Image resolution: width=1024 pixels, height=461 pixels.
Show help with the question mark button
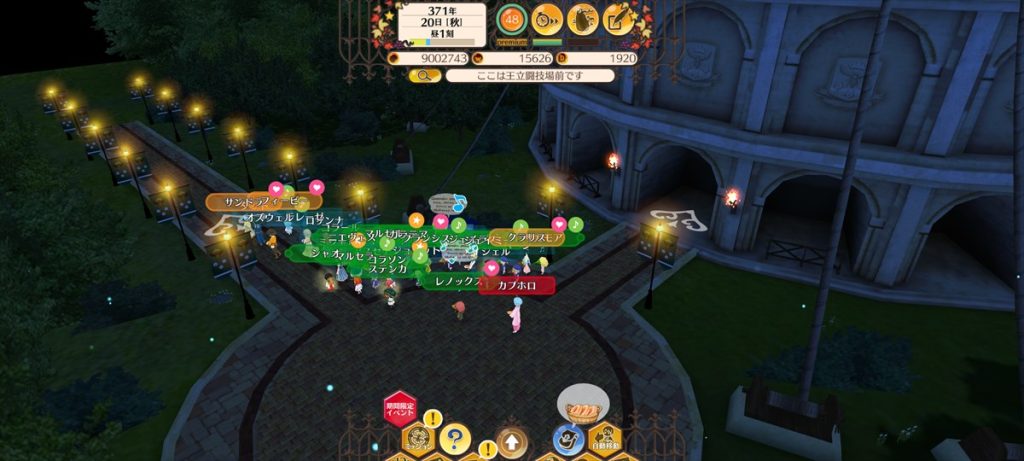455,438
